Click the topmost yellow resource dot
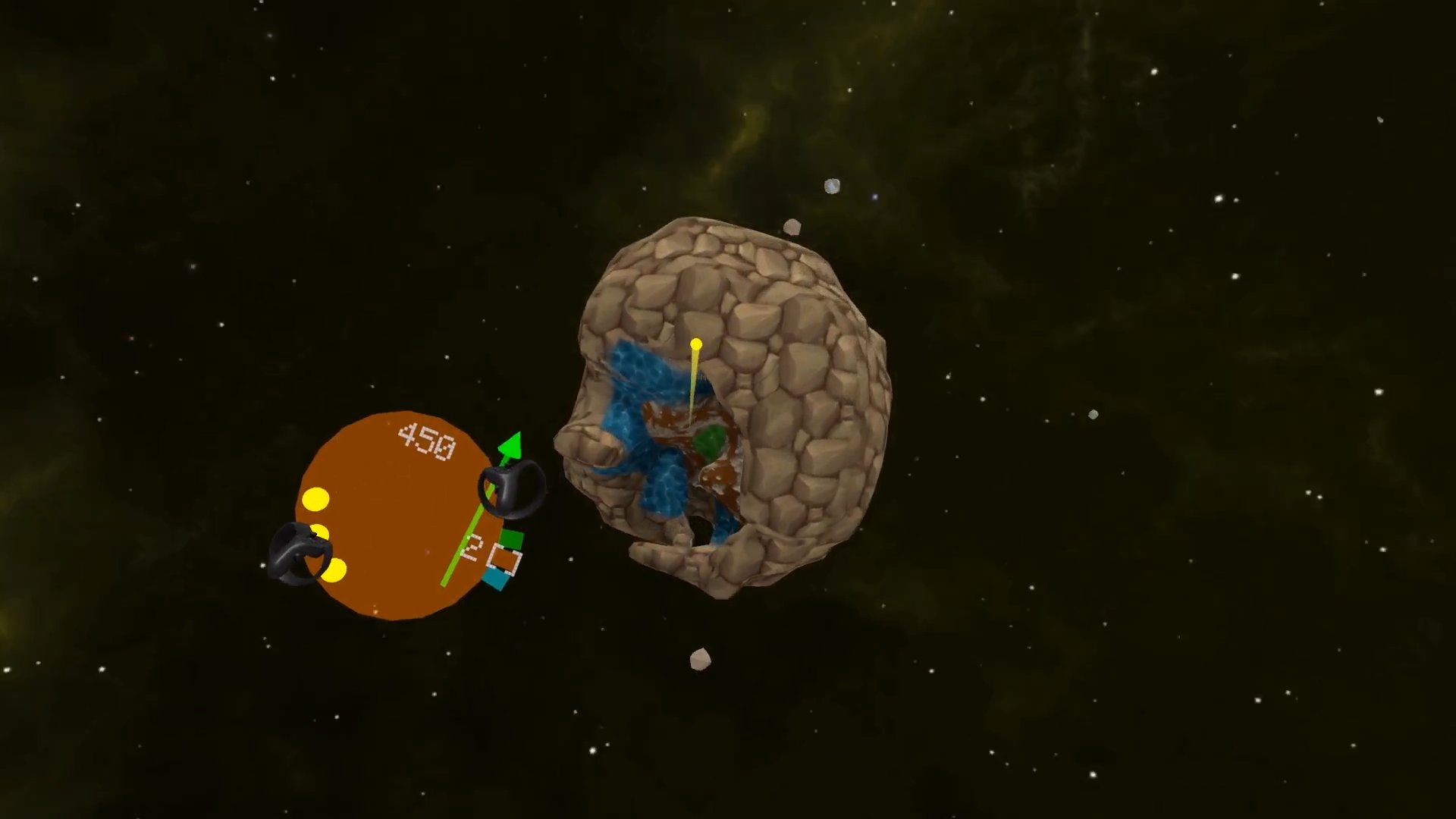 pyautogui.click(x=316, y=500)
